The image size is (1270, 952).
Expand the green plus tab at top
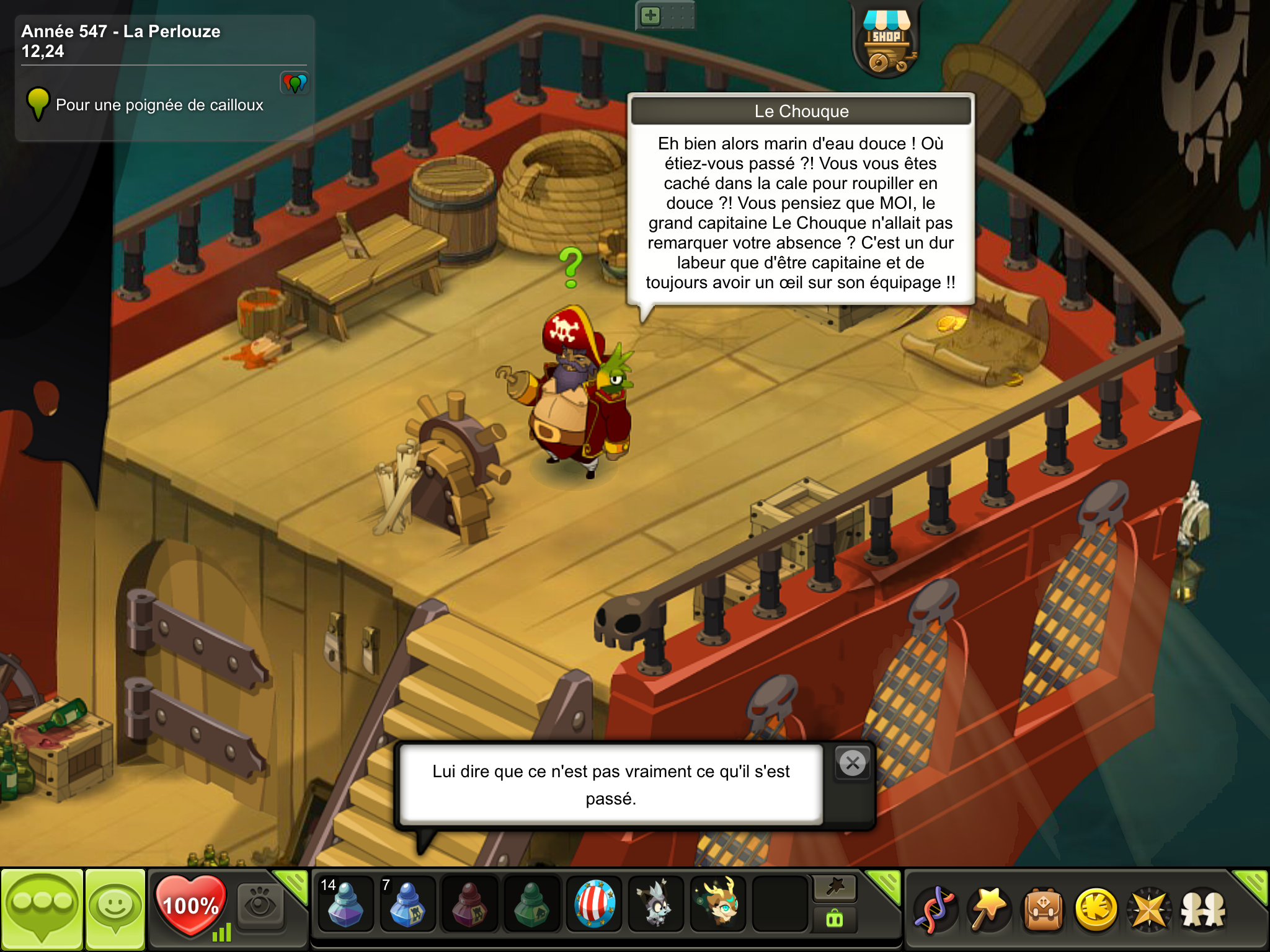(651, 15)
